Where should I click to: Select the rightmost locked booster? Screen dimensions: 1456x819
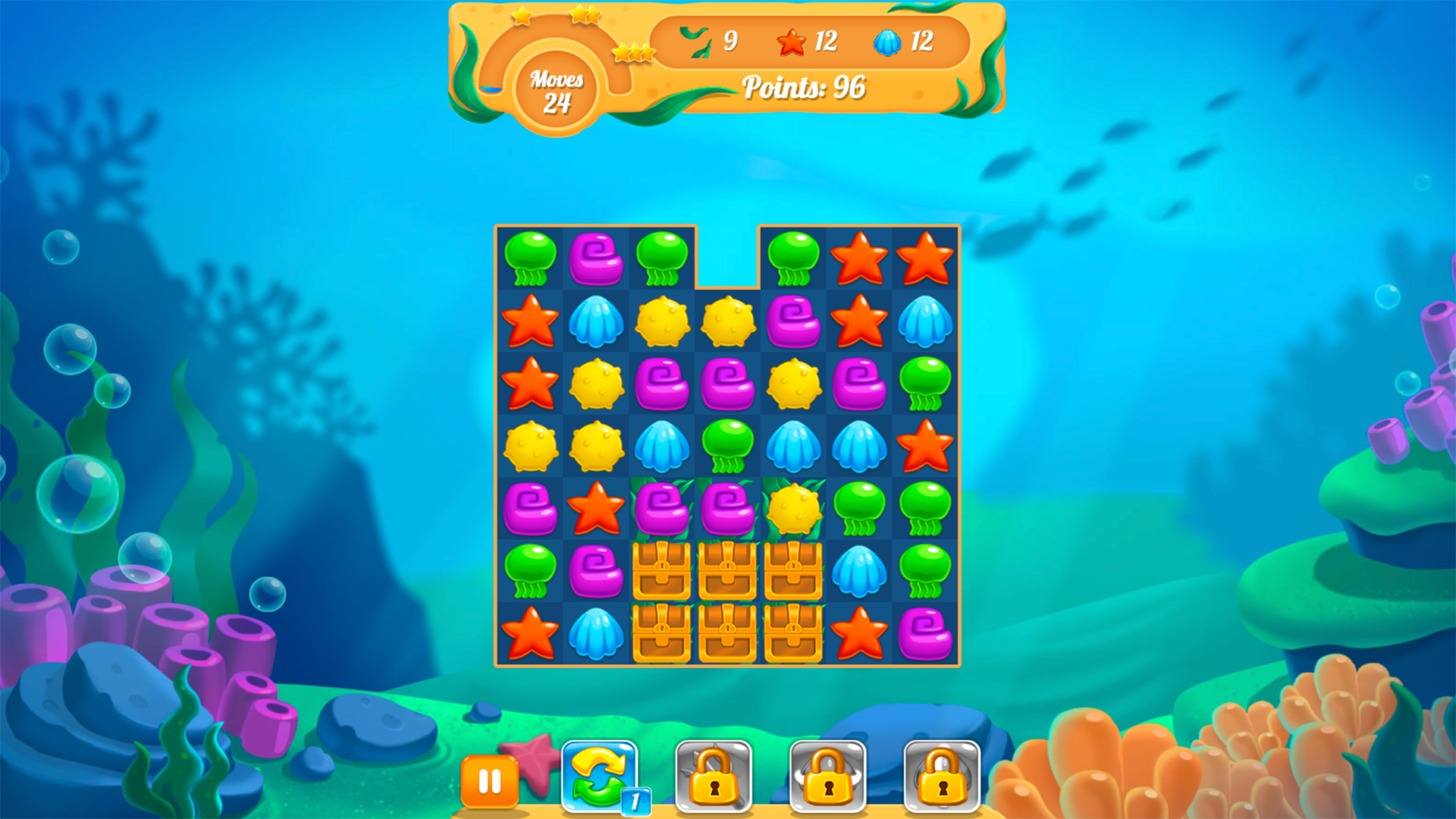point(940,777)
